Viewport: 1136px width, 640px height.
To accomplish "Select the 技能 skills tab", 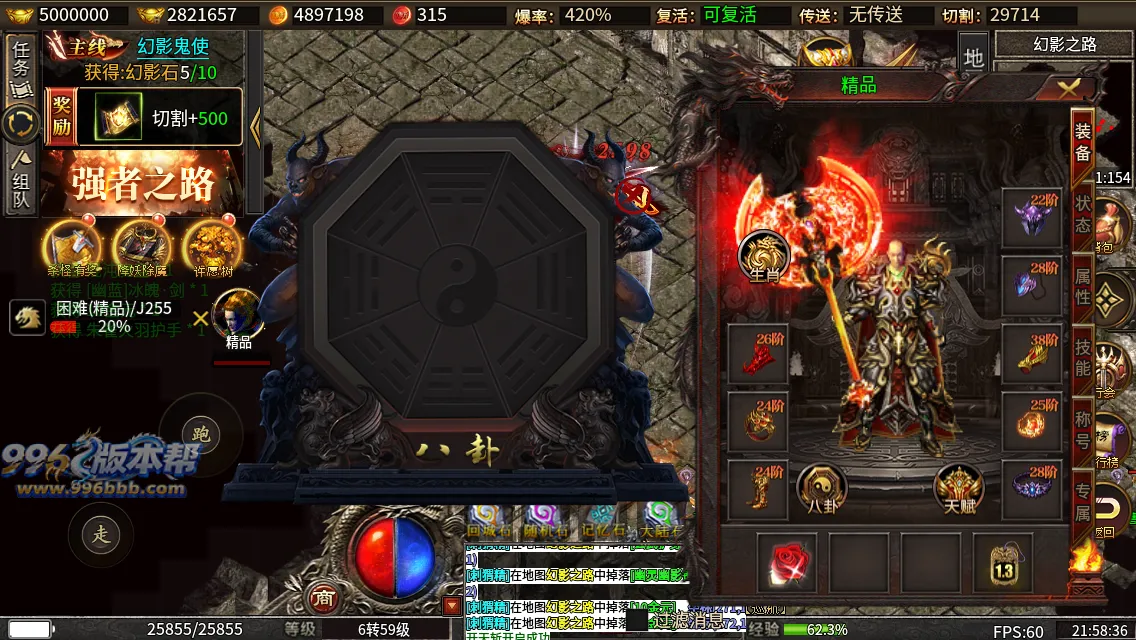I will [x=1083, y=357].
